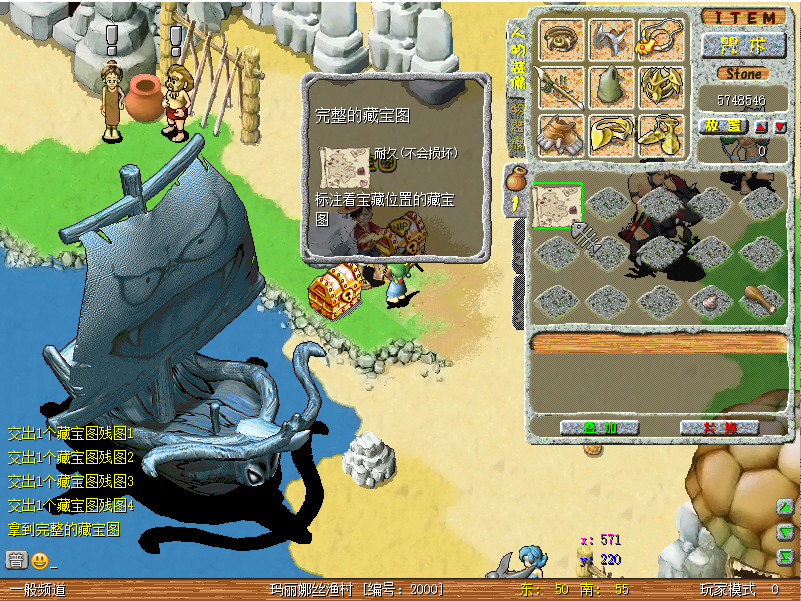Select the gold chest armor slot
Image resolution: width=801 pixels, height=601 pixels.
click(x=661, y=88)
